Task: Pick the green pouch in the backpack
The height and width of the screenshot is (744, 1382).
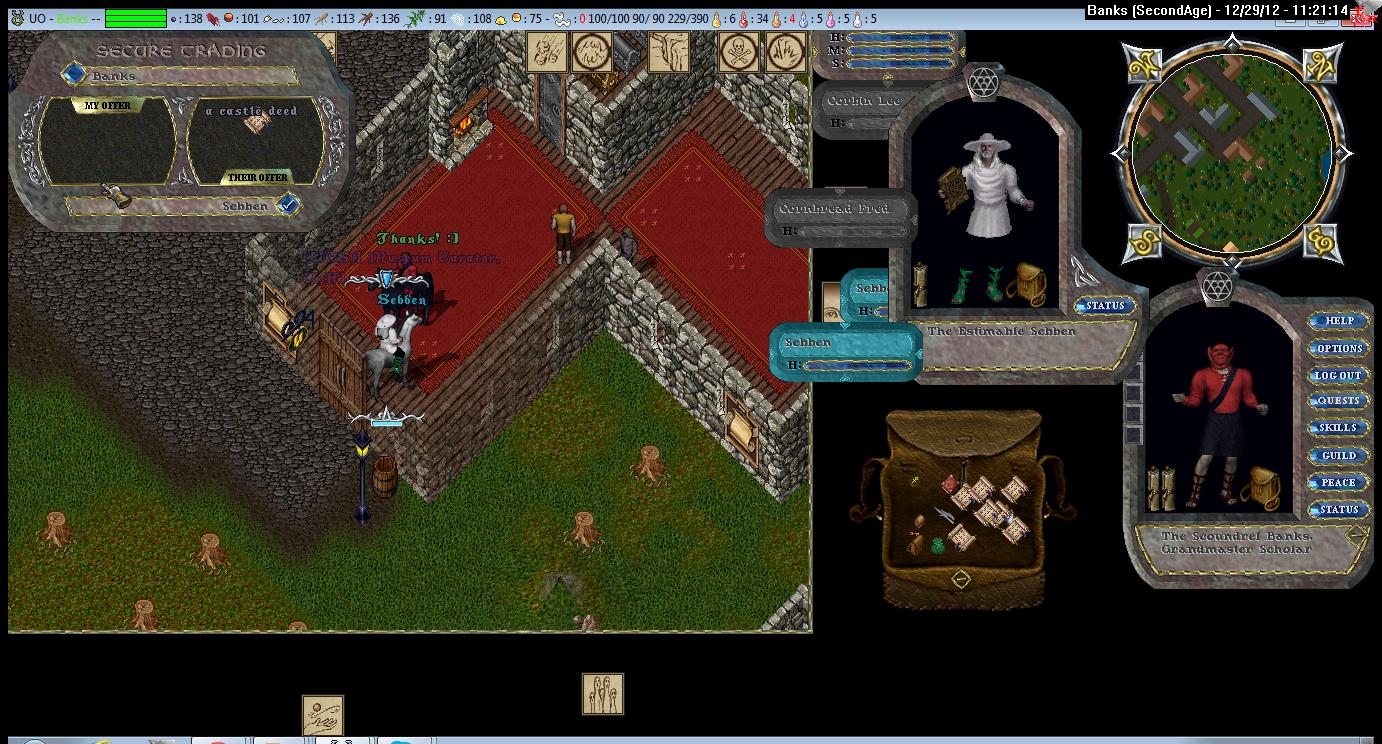Action: (936, 545)
